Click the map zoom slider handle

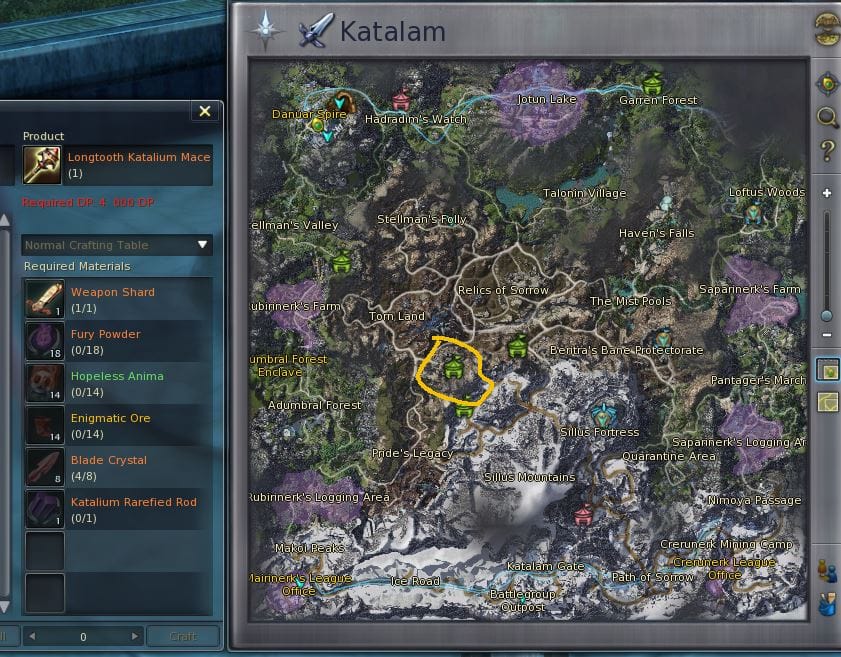pyautogui.click(x=827, y=315)
